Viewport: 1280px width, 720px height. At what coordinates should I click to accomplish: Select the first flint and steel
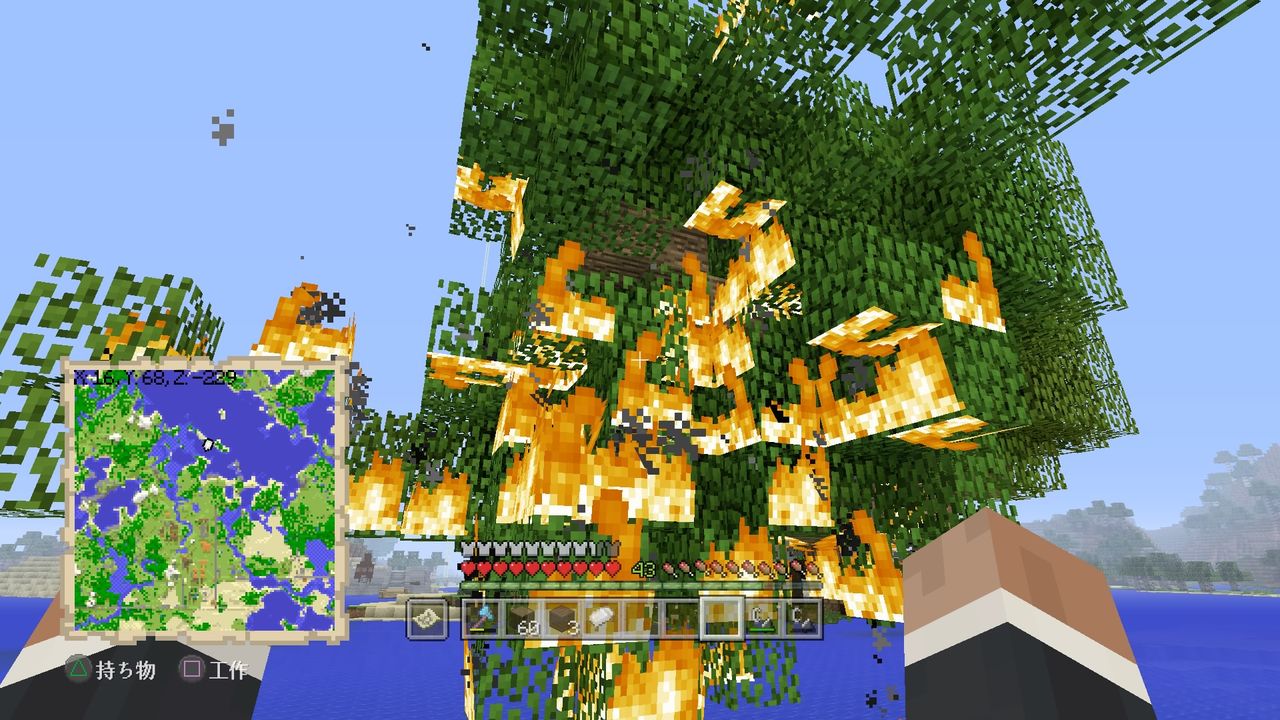[761, 617]
